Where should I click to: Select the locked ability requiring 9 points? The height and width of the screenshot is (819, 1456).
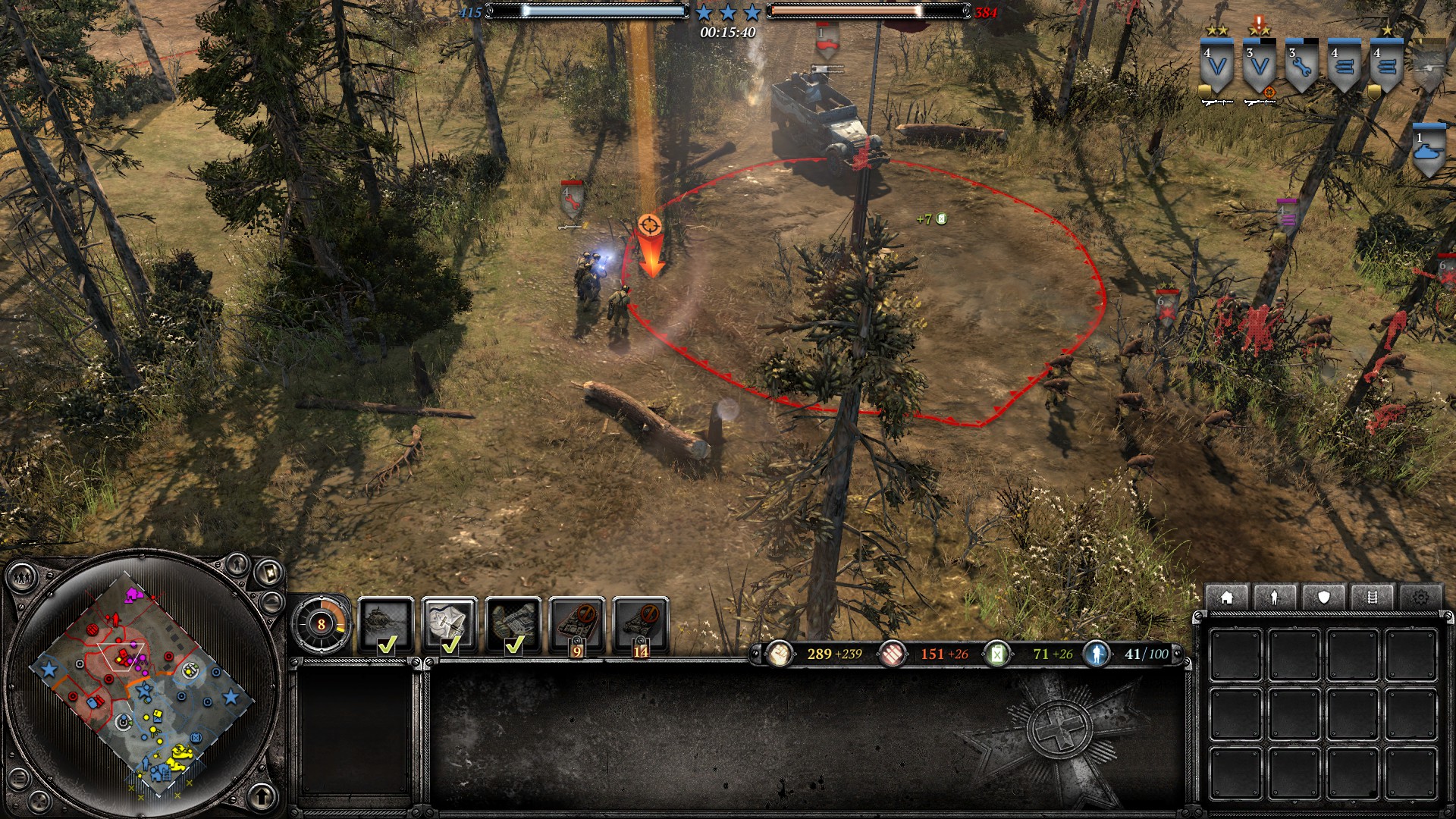(x=577, y=624)
